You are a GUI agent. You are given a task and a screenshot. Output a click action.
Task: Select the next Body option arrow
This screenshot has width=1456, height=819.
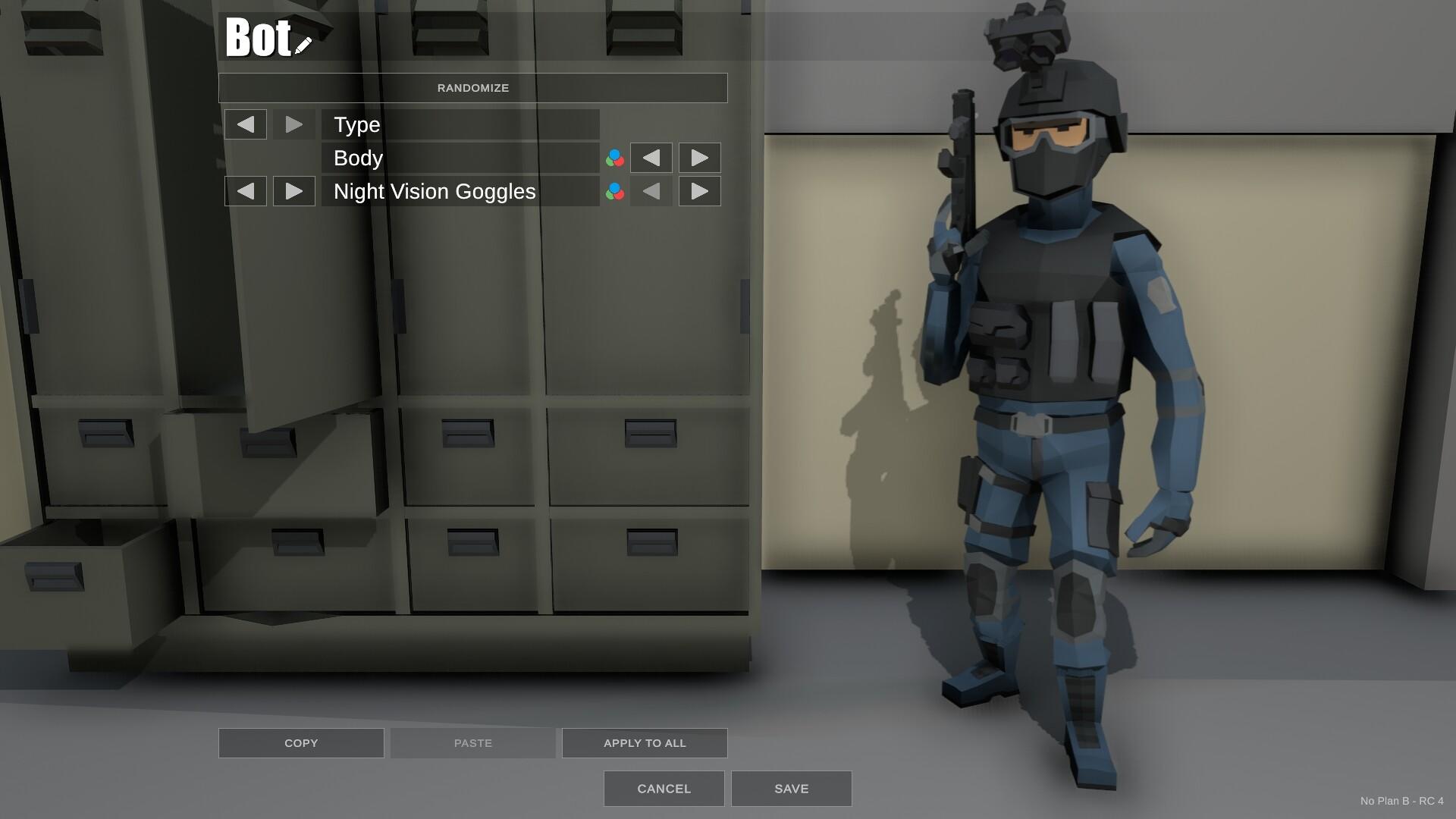pos(699,158)
